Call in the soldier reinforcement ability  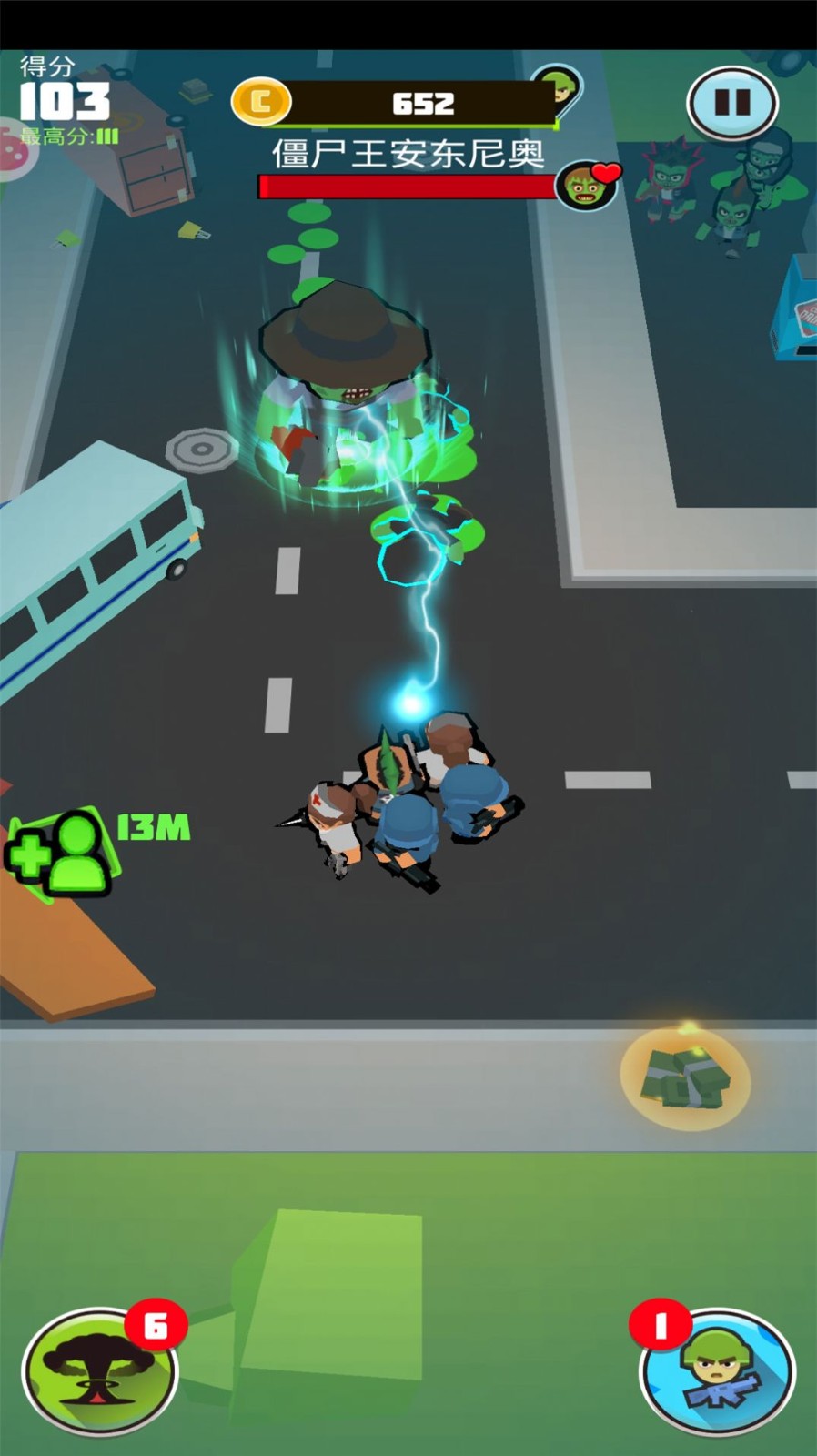718,1373
